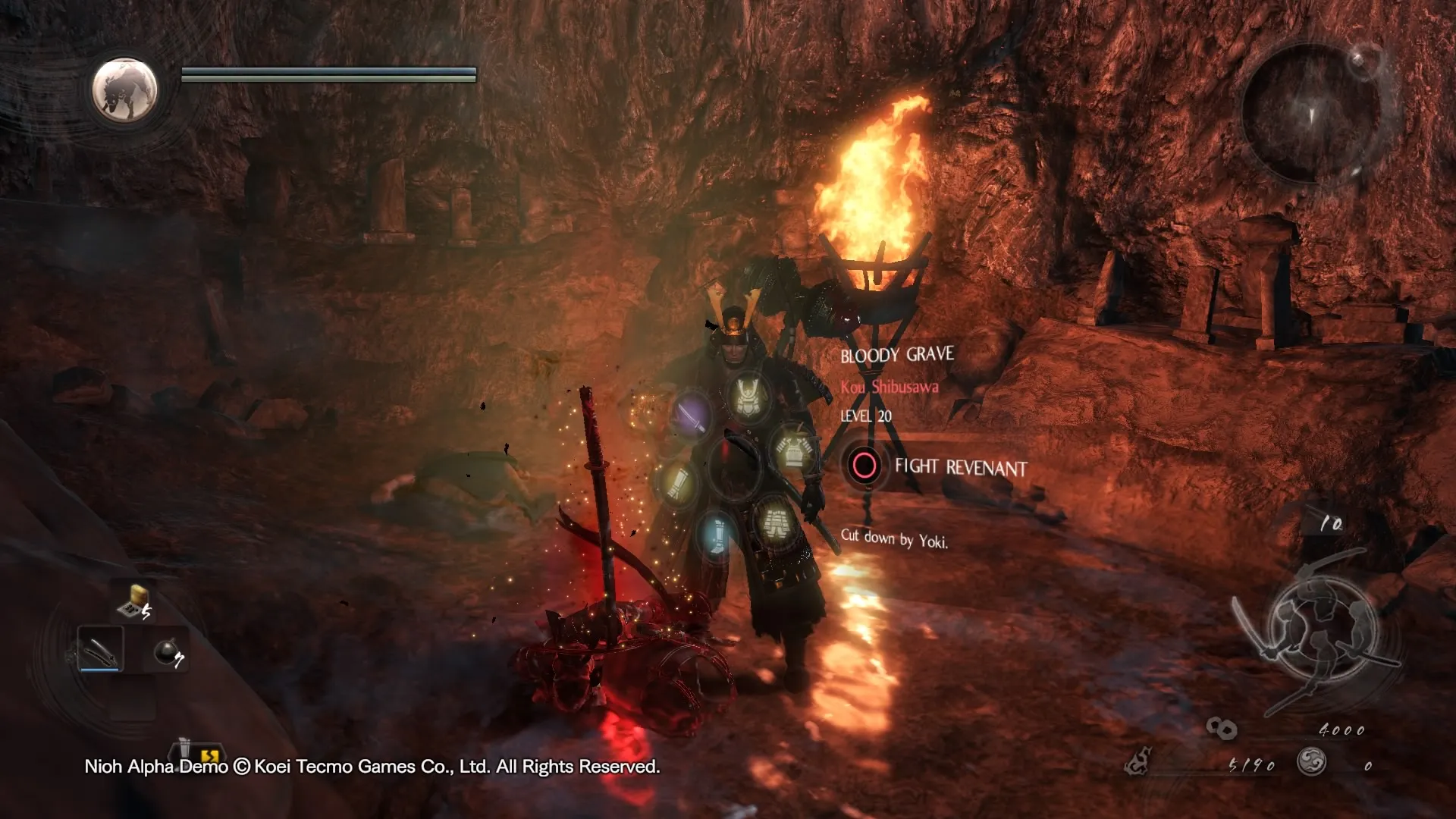Inspect the revenant's chest armor icon

(x=793, y=450)
